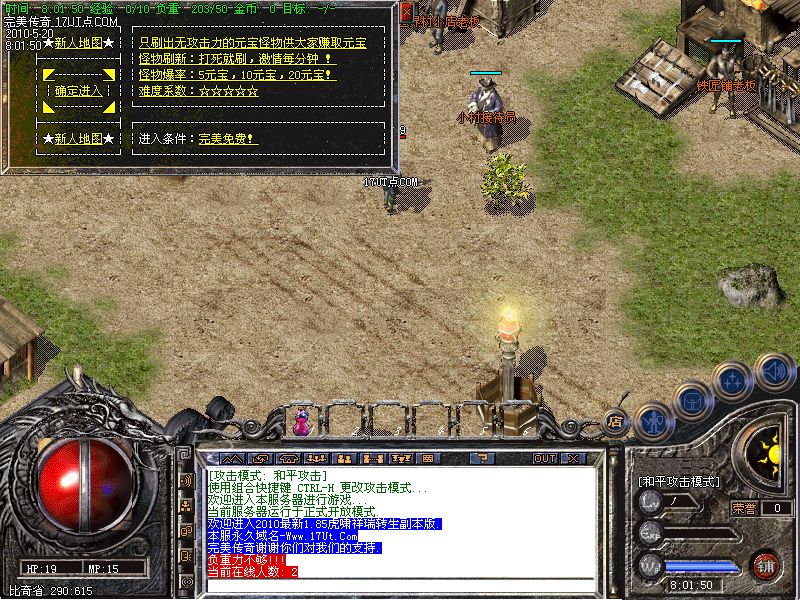The image size is (800, 600).
Task: Click the 怪物刷新 monster refresh info line
Action: (236, 59)
